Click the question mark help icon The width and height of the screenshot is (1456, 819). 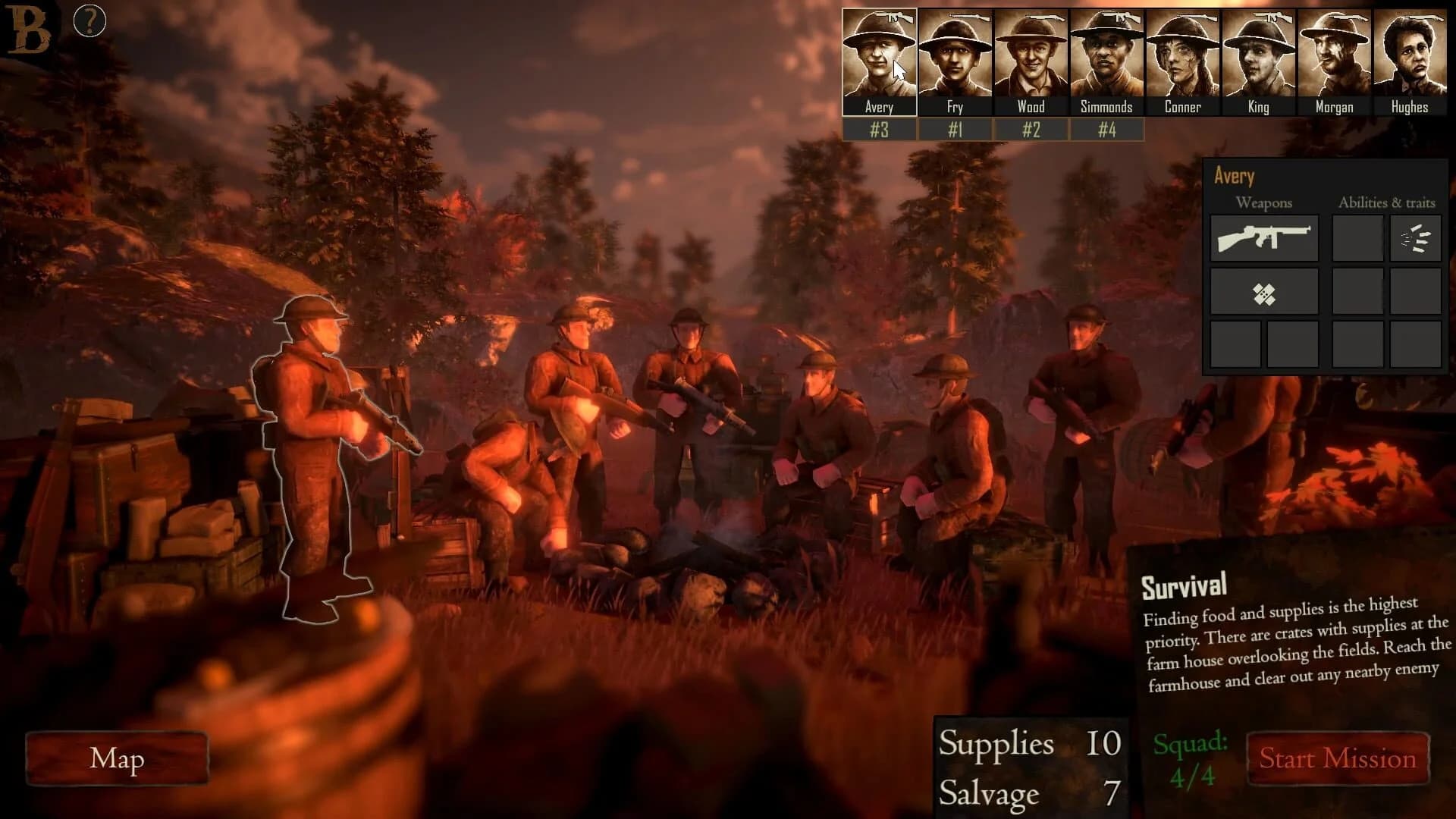pos(89,20)
